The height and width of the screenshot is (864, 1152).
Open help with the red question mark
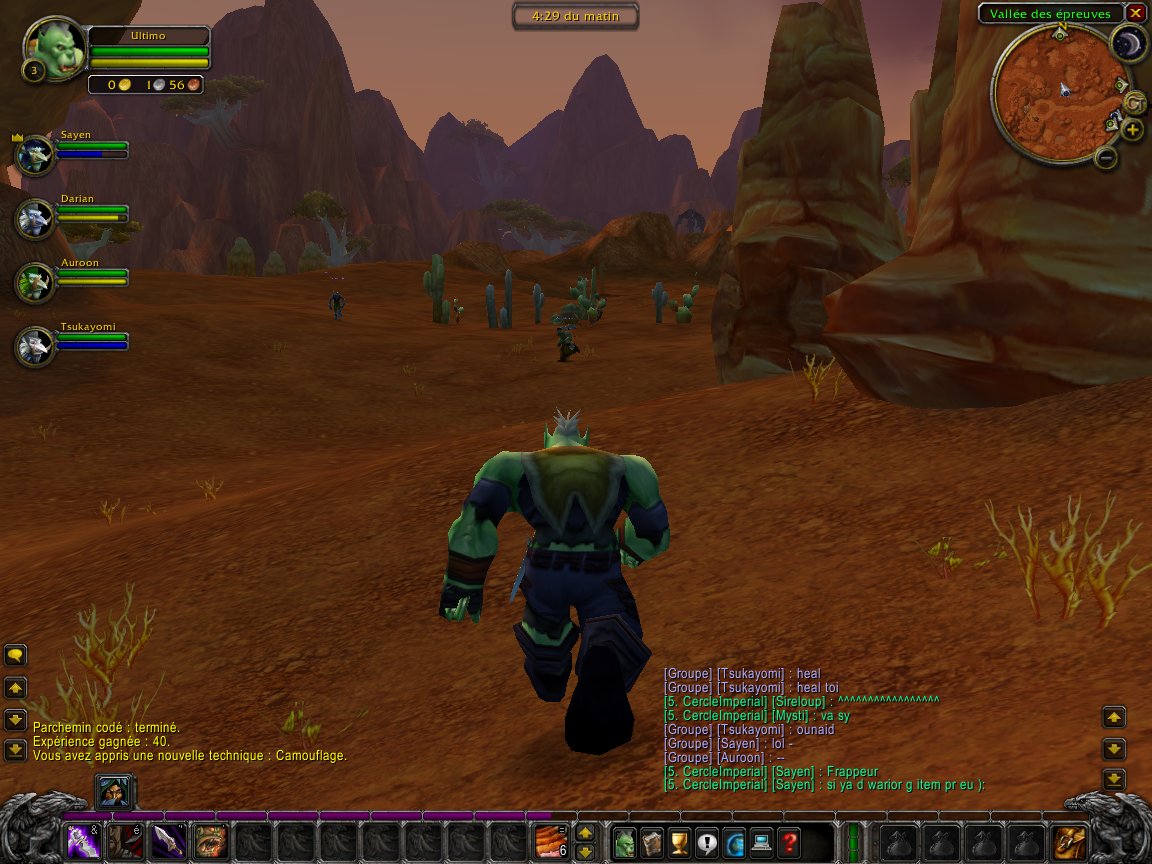pos(789,842)
